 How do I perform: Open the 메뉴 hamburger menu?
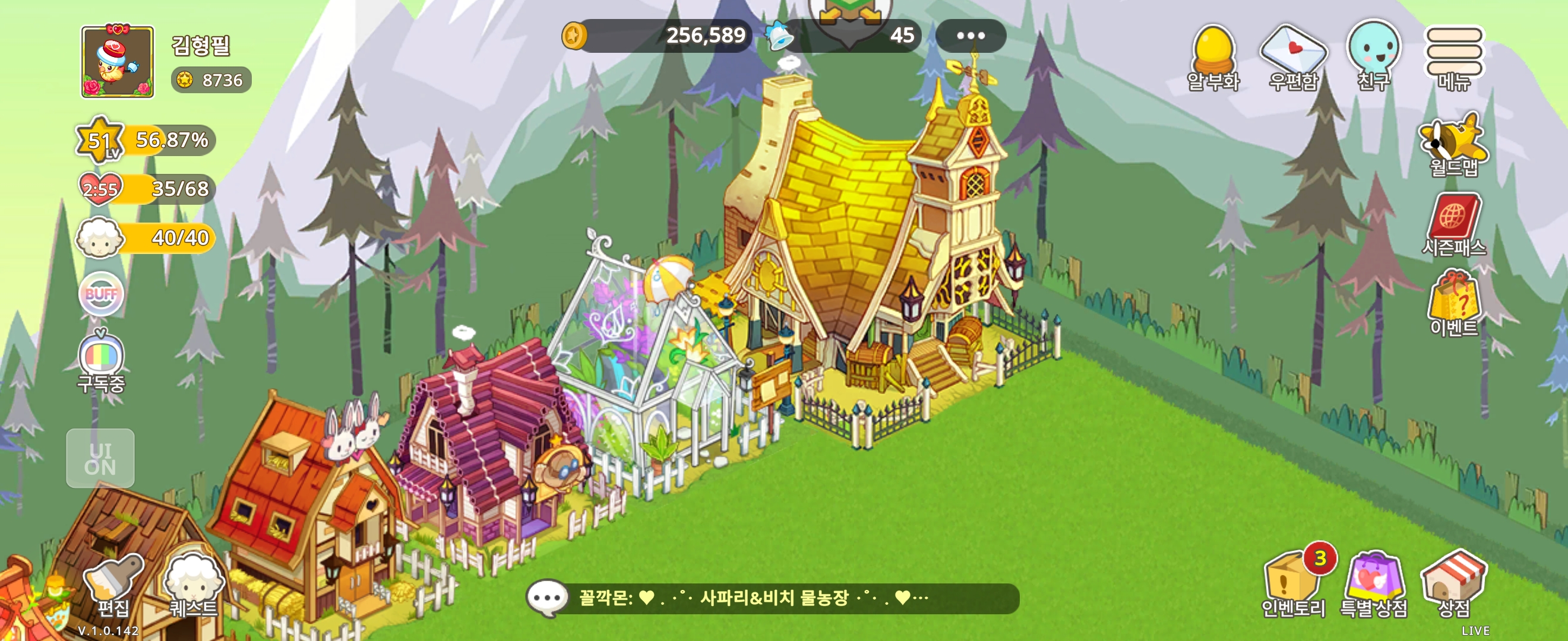(1453, 56)
